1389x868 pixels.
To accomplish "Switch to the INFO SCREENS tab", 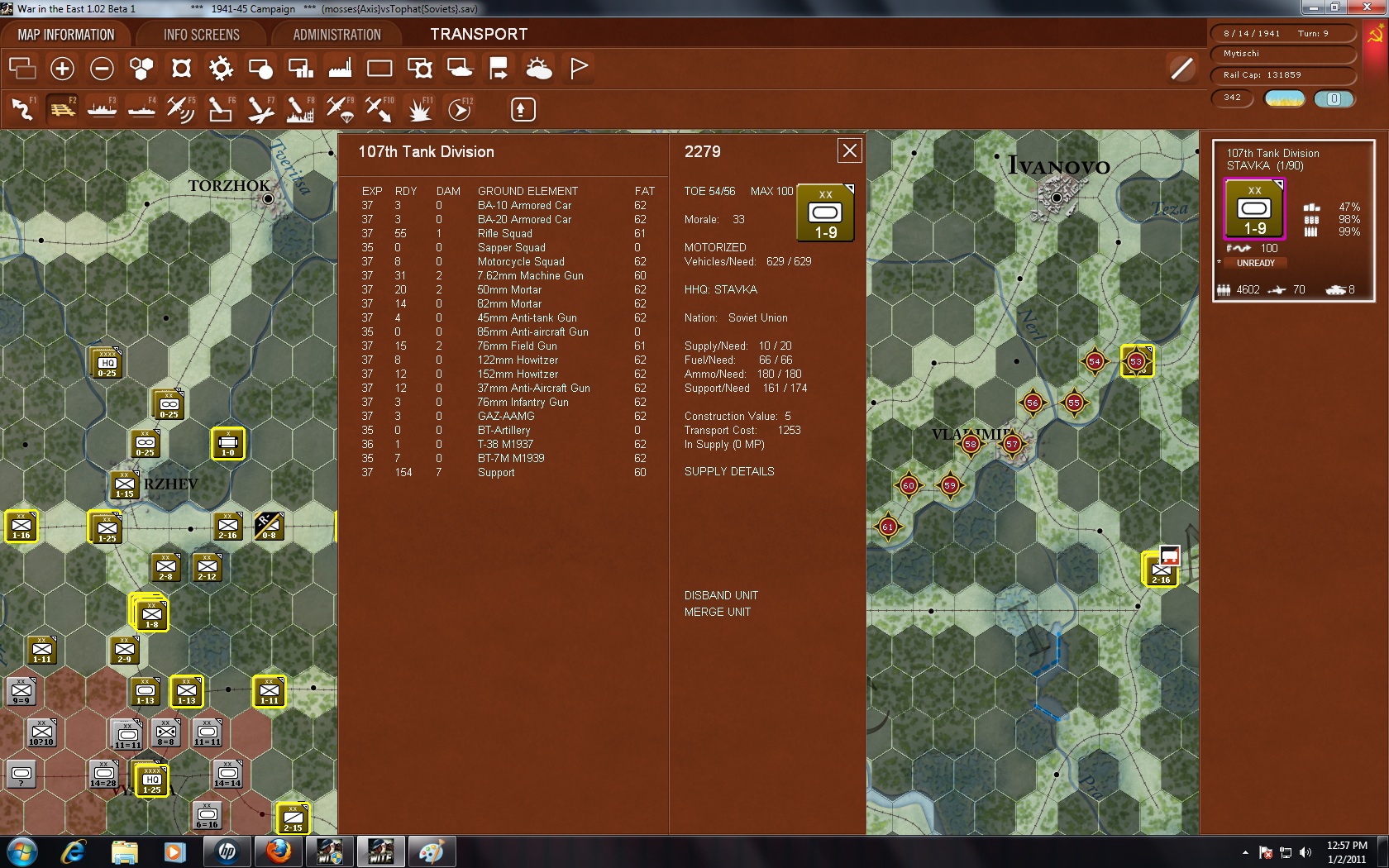I will (x=199, y=34).
